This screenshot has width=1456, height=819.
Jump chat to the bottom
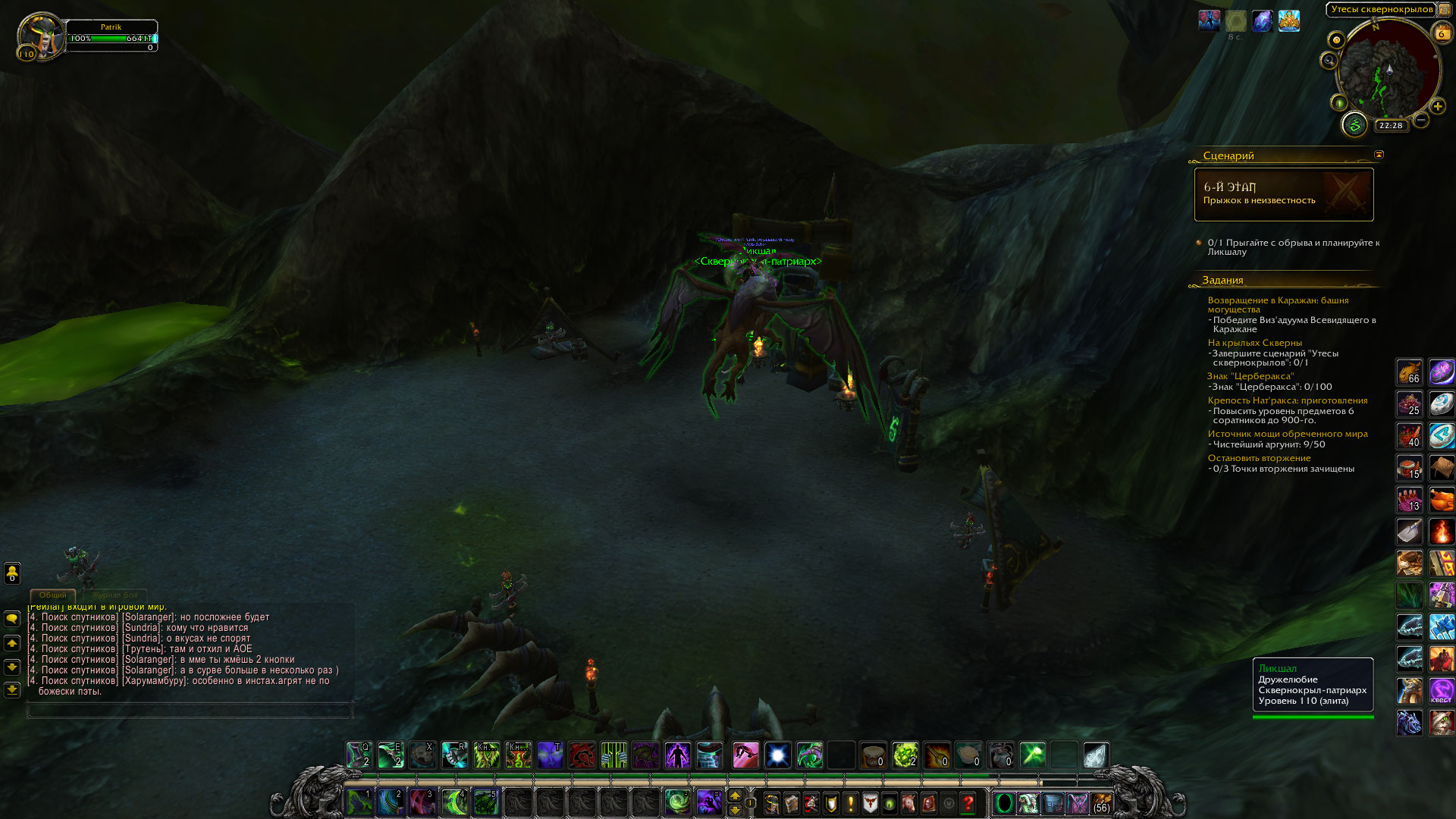point(12,690)
